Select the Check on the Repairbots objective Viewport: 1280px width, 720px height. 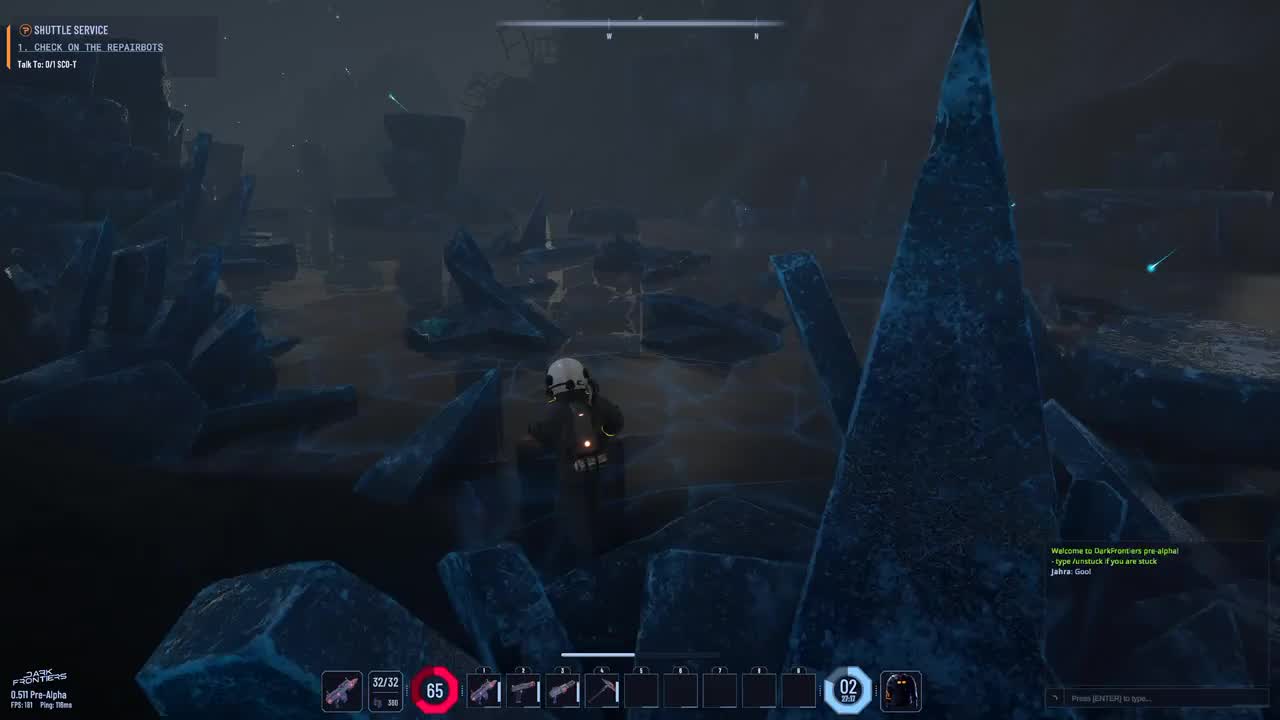[x=90, y=47]
